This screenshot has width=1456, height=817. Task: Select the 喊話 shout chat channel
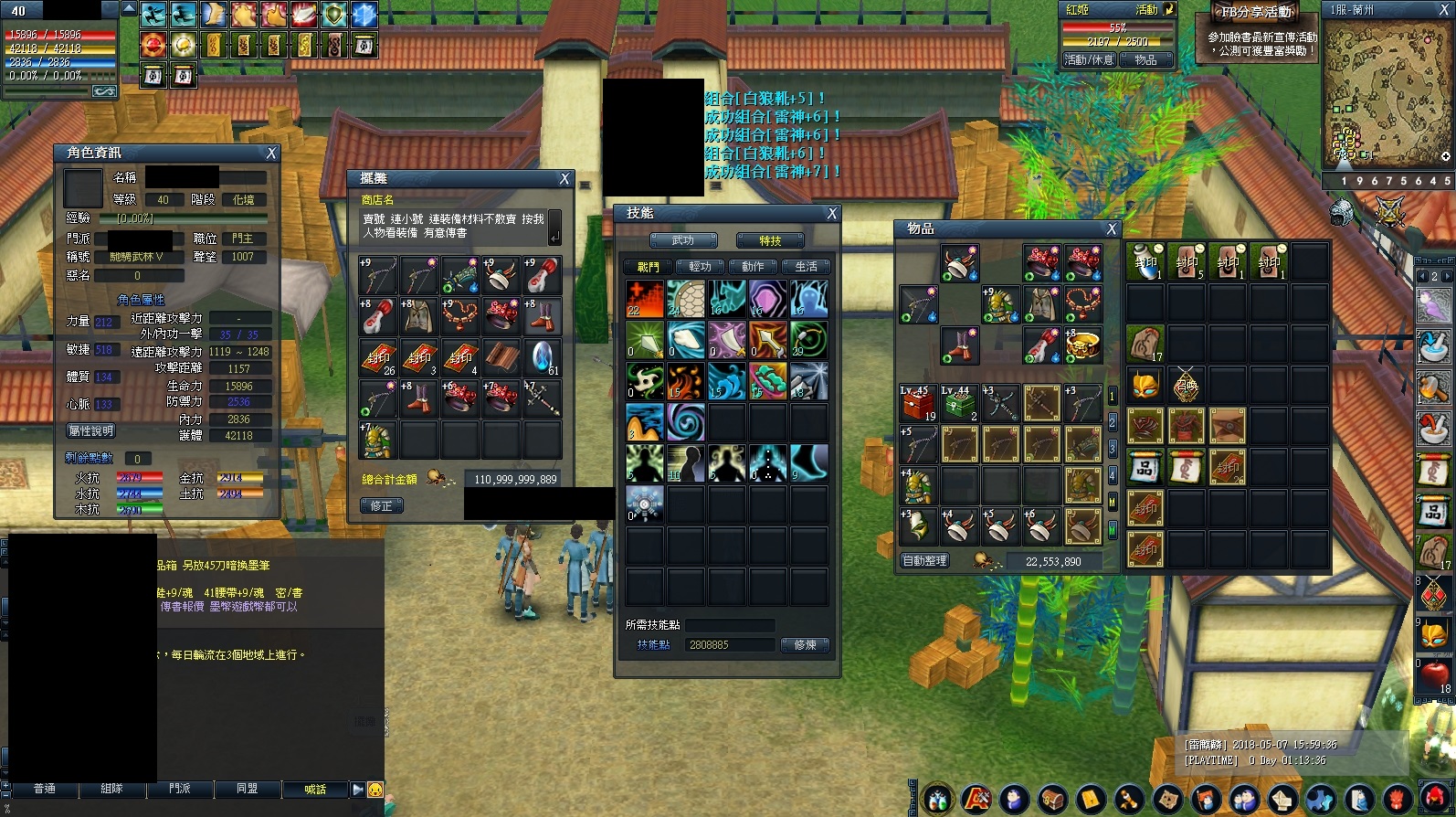(x=315, y=790)
